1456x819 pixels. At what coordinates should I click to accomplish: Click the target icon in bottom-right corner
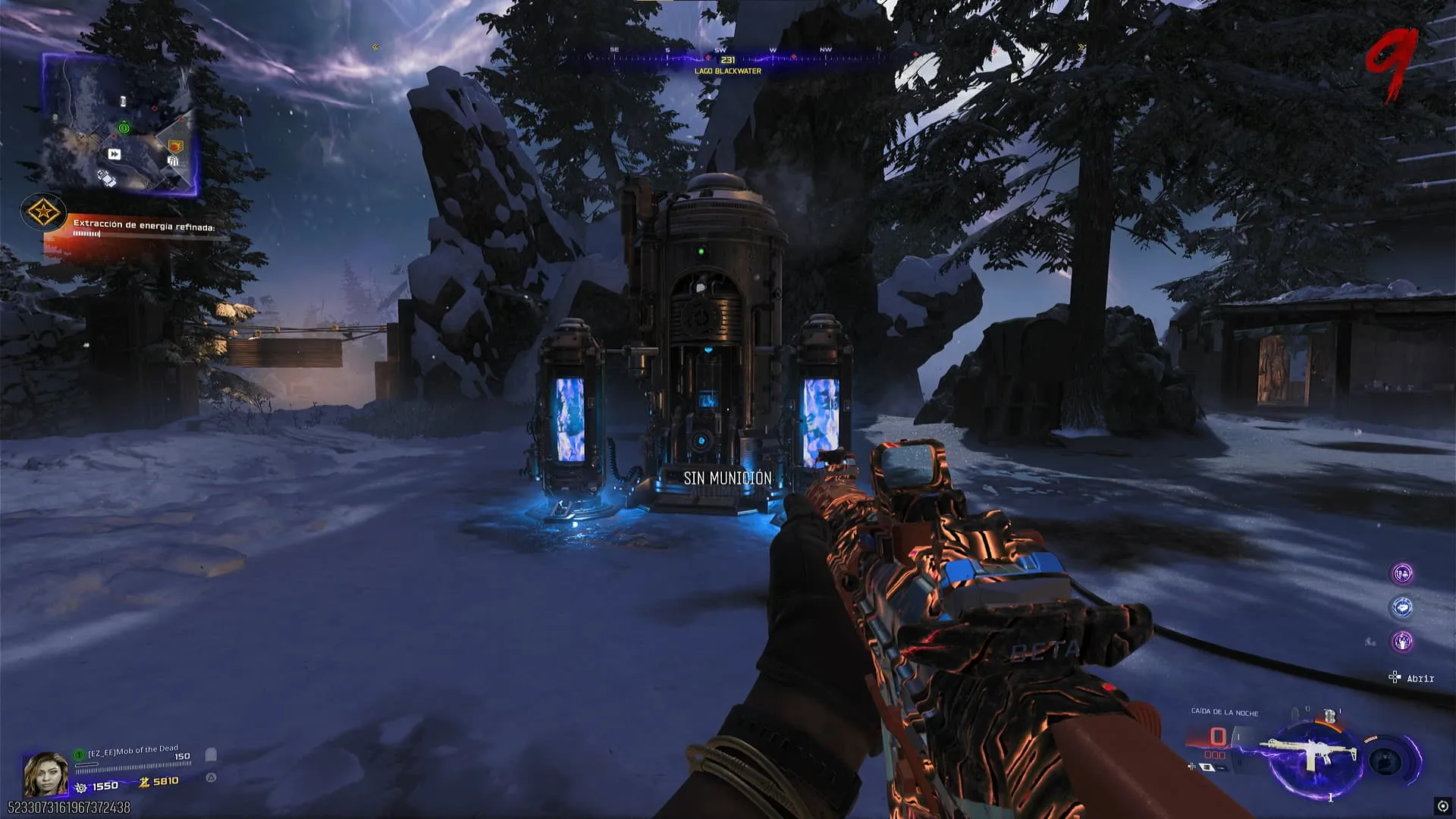[x=1442, y=806]
